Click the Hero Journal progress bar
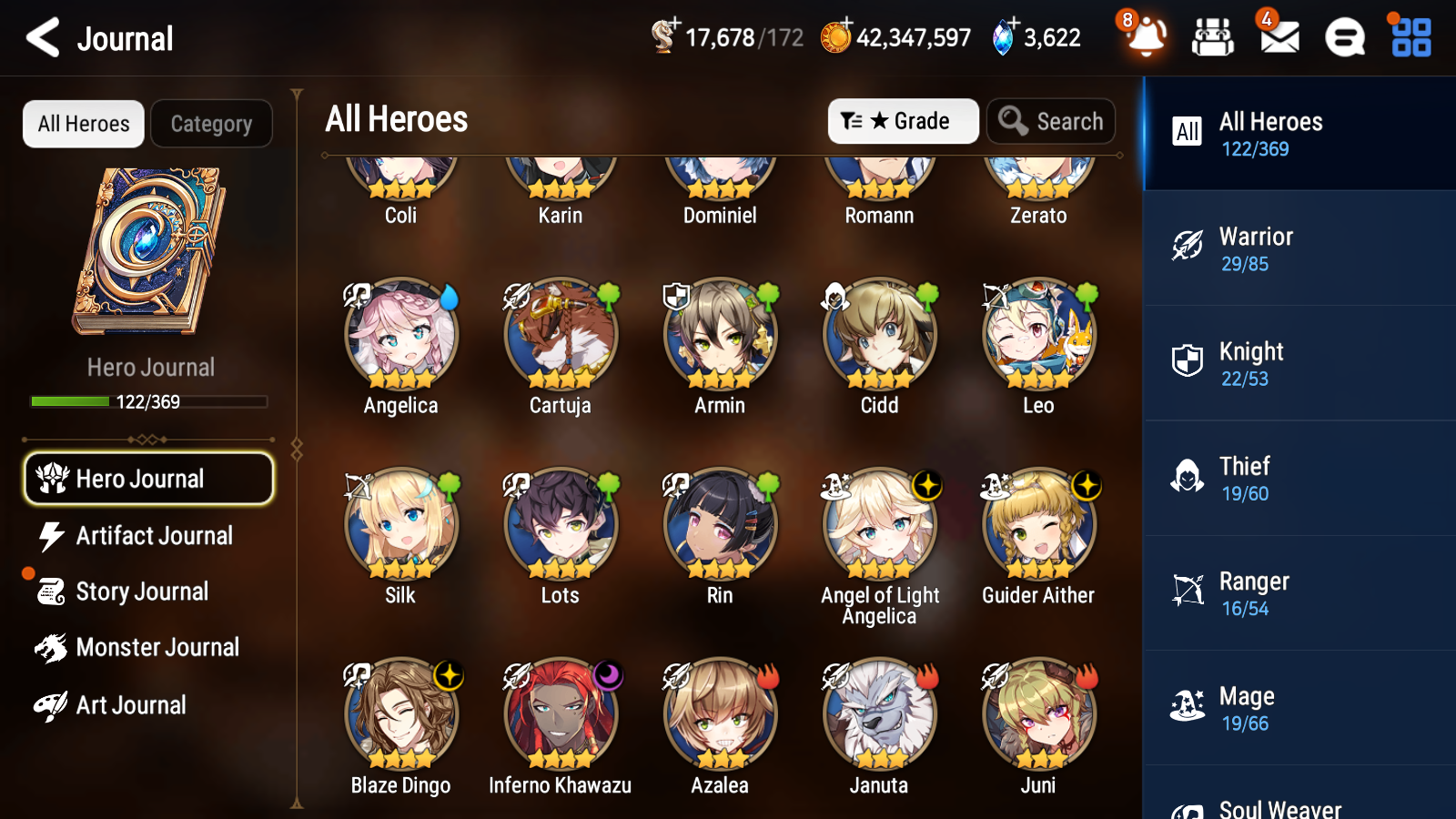Viewport: 1456px width, 819px height. [x=148, y=400]
